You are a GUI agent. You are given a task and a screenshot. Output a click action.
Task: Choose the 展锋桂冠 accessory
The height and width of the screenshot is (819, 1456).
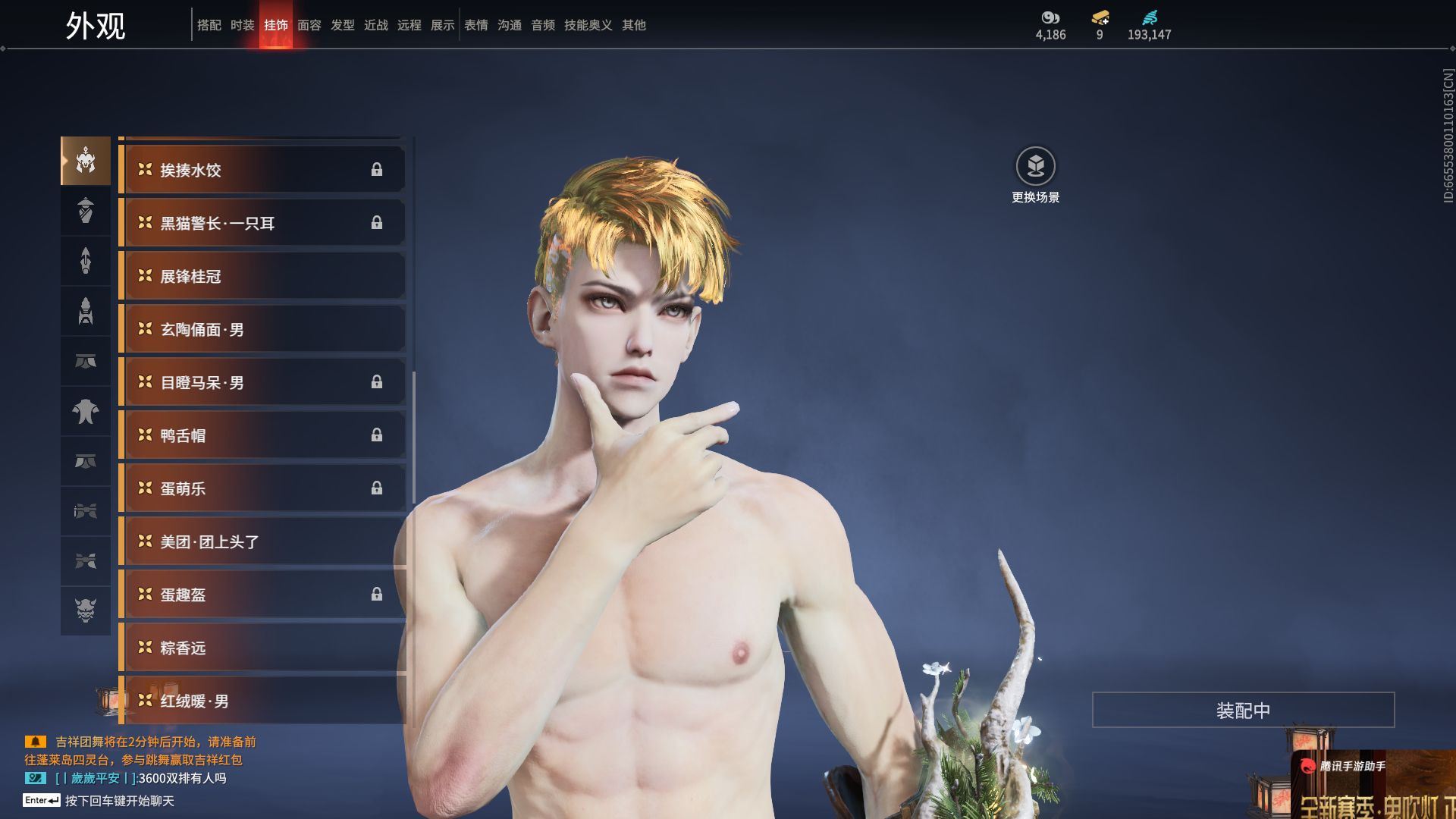pyautogui.click(x=262, y=276)
